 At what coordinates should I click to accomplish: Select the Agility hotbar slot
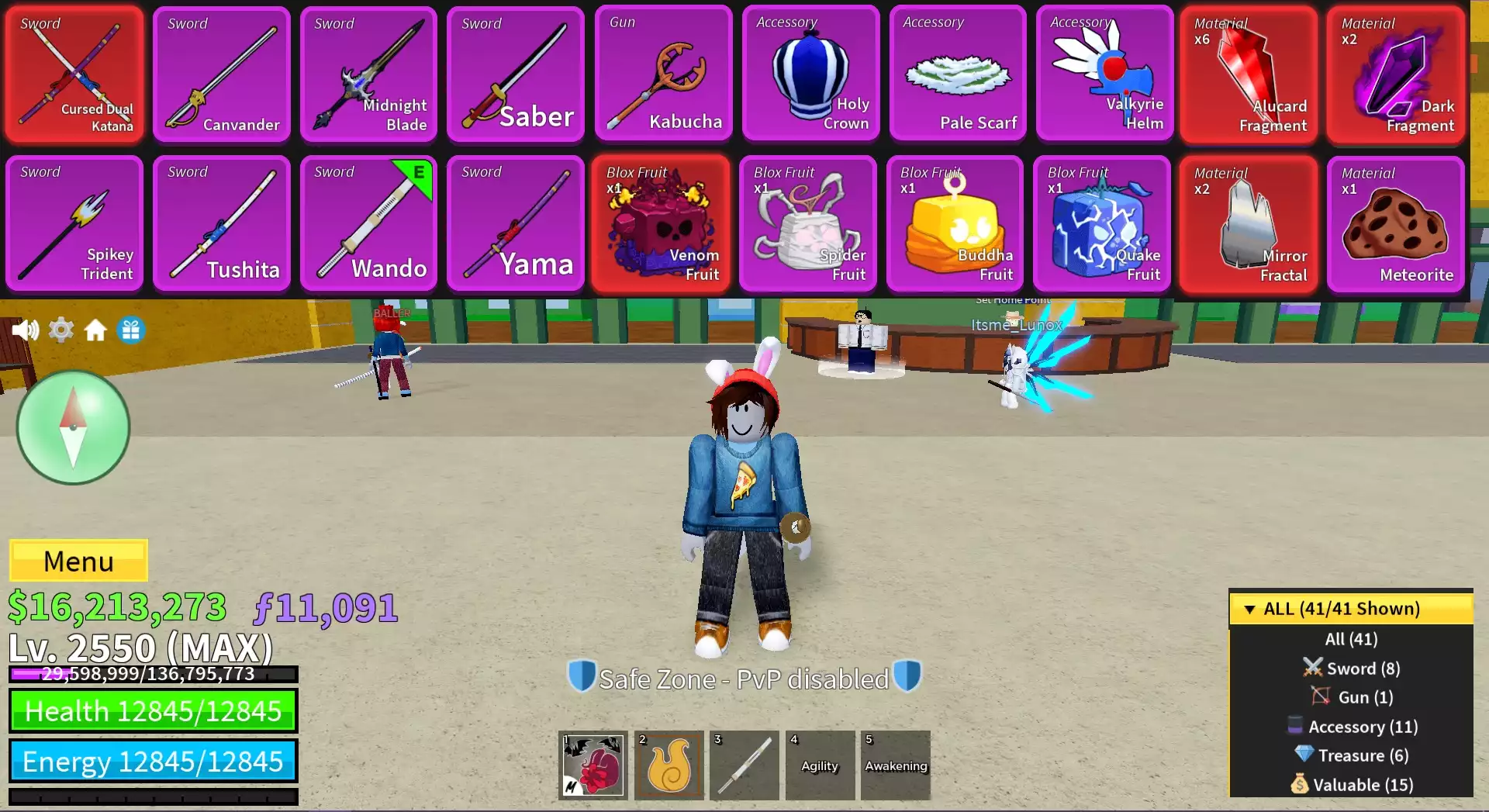820,765
